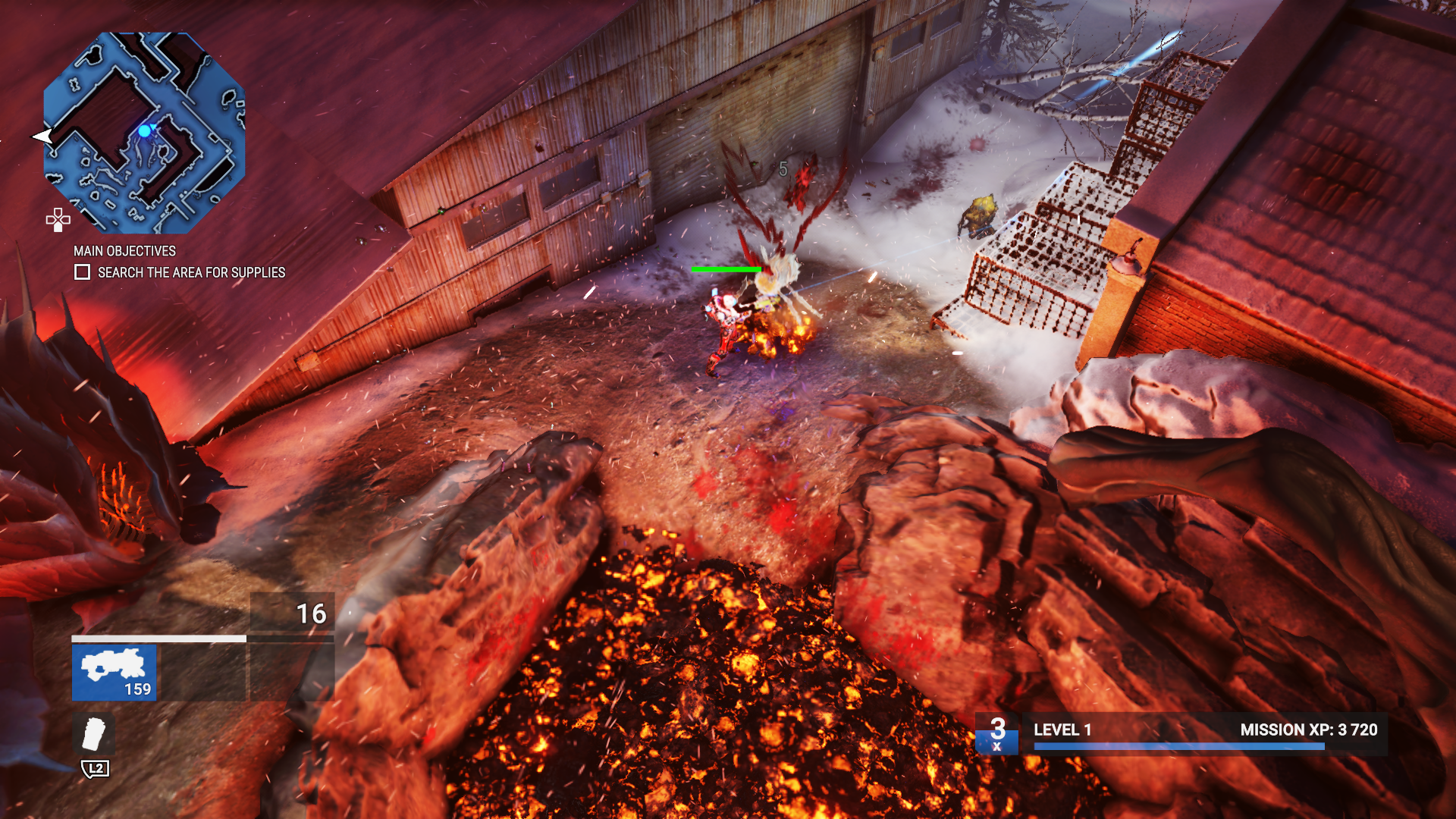Select the equipped weapon slot showing 159
The image size is (1456, 819).
point(115,673)
